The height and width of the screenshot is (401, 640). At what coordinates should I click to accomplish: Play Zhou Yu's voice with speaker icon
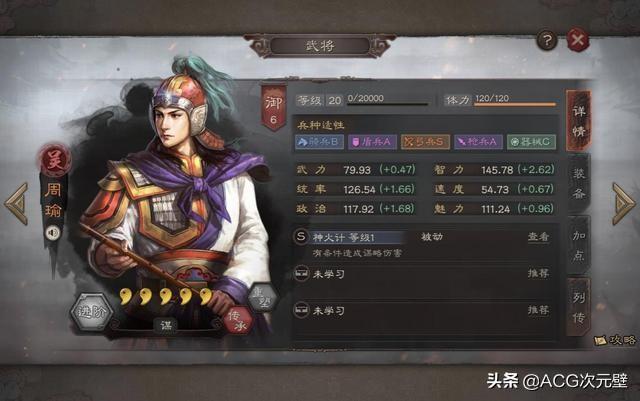52,233
